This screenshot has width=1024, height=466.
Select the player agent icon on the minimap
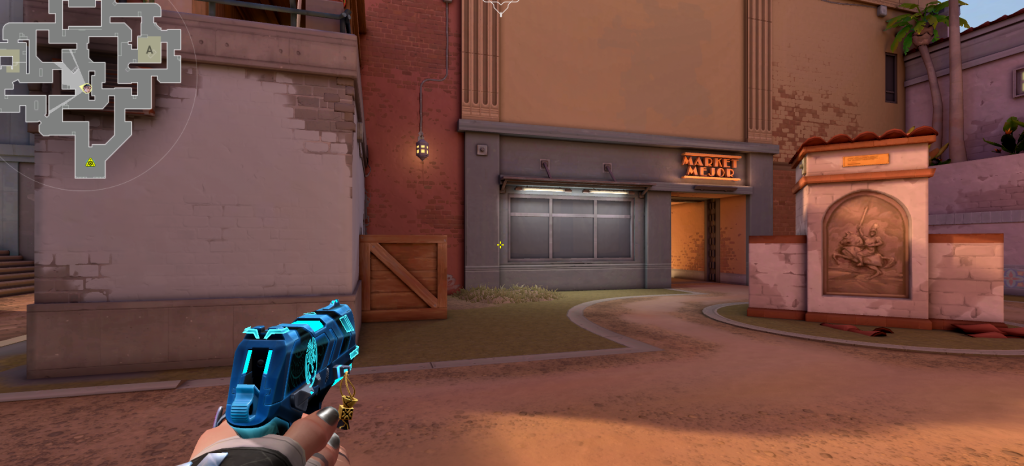86,88
